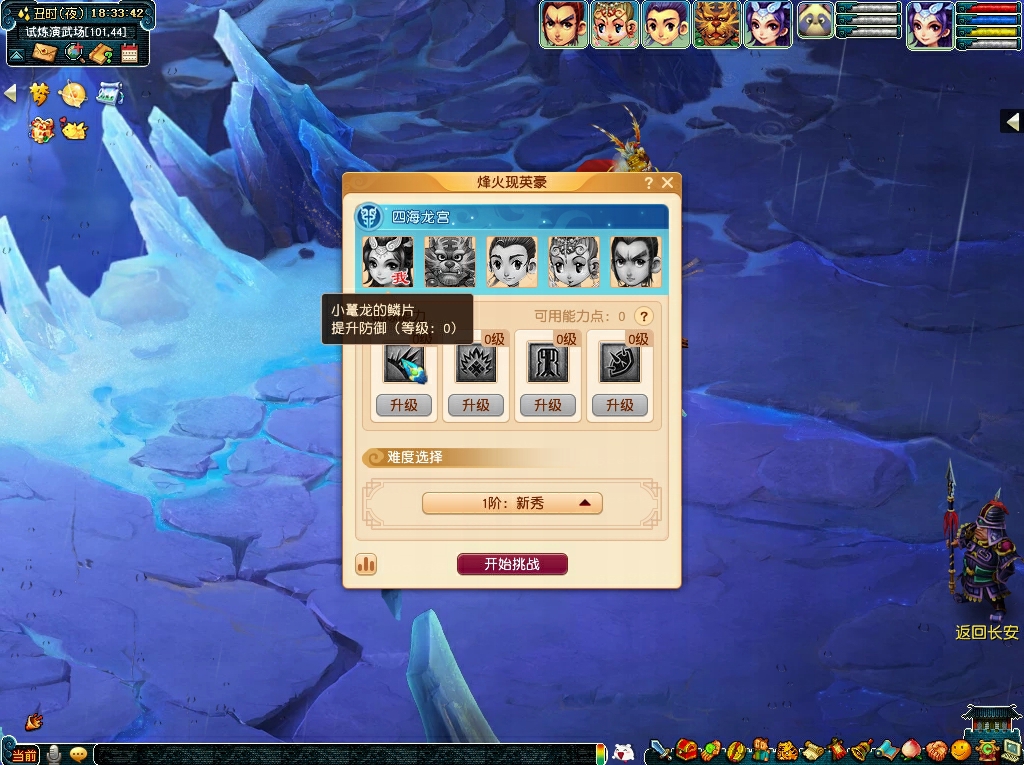The height and width of the screenshot is (765, 1024).
Task: Collapse the top-left info panel arrow
Action: [x=16, y=54]
